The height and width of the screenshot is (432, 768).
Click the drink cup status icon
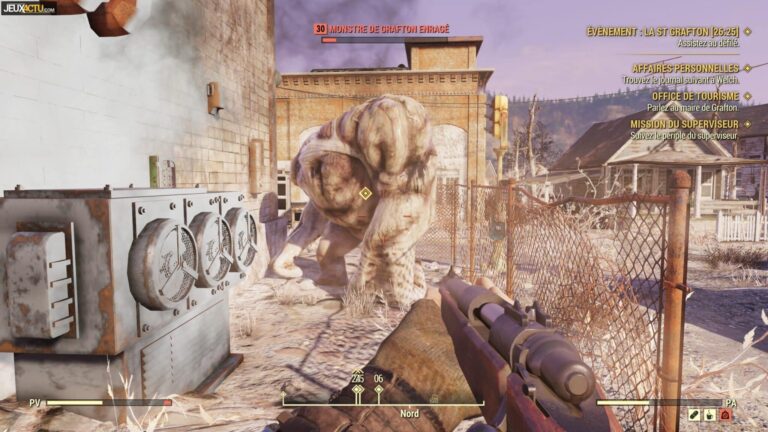tap(710, 415)
